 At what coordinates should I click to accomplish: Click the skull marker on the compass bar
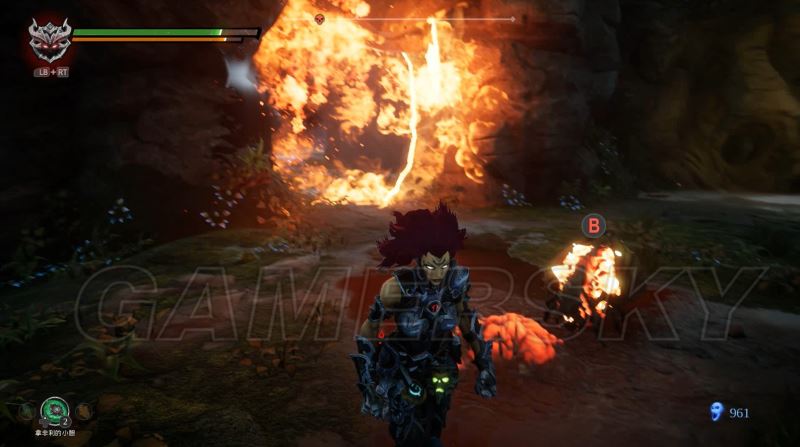click(x=320, y=18)
